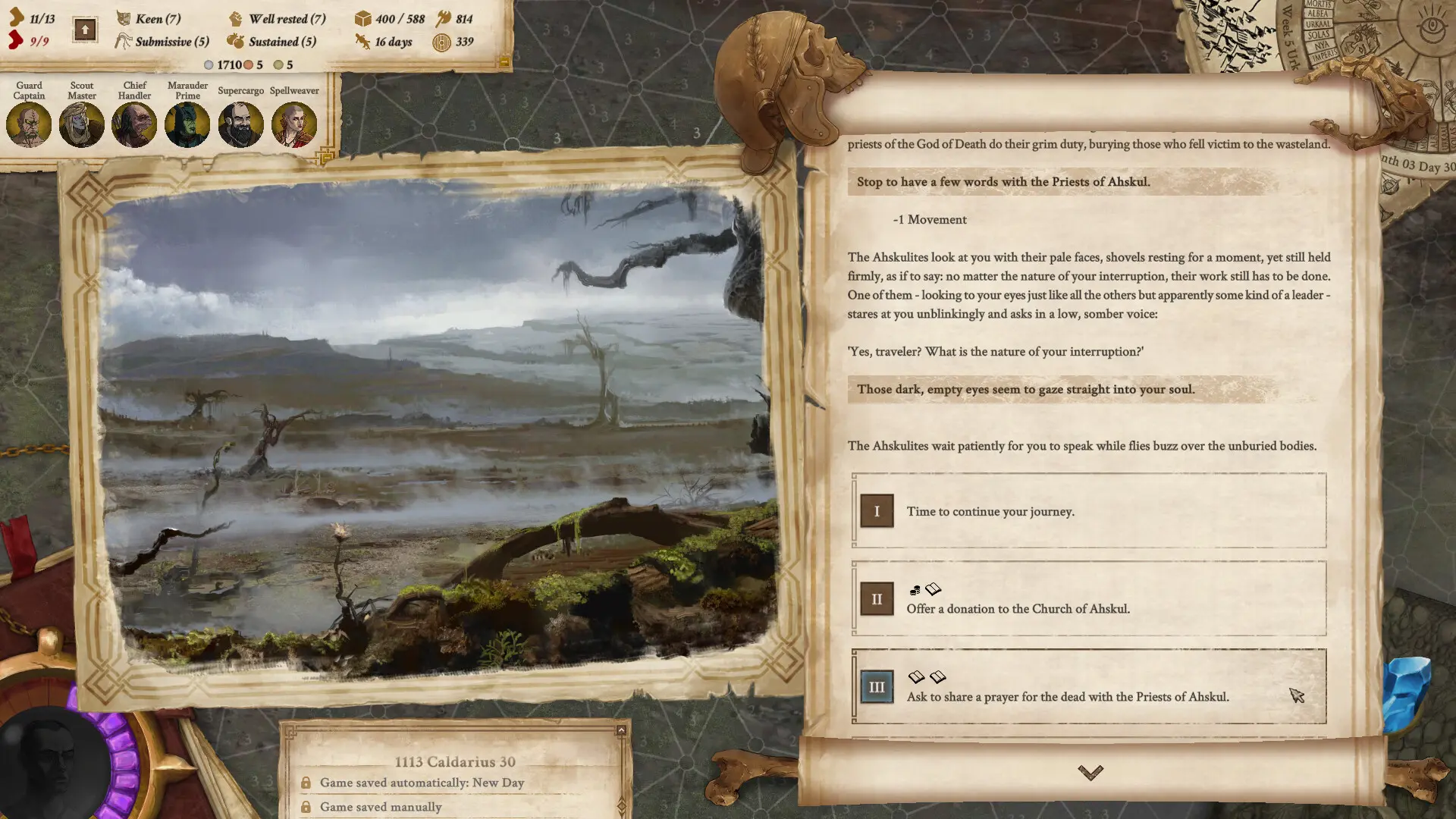Open cargo details via the crate icon
Screen dimensions: 1456x819
point(363,19)
